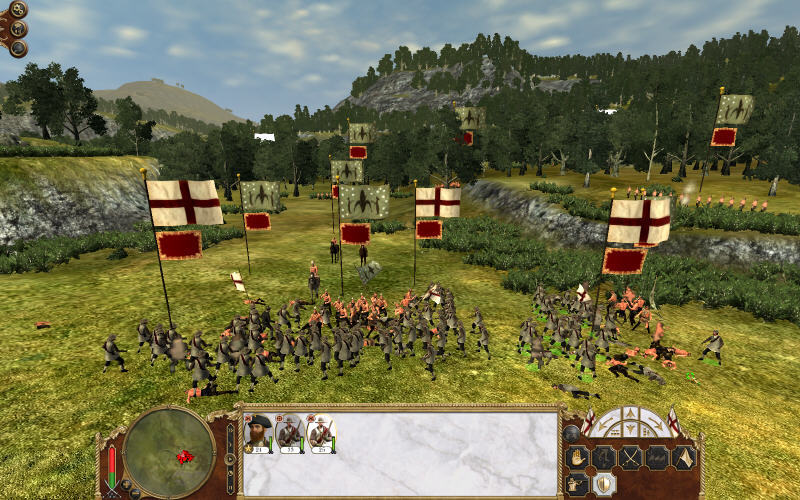
Task: Select the last infantry unit card
Action: click(321, 432)
